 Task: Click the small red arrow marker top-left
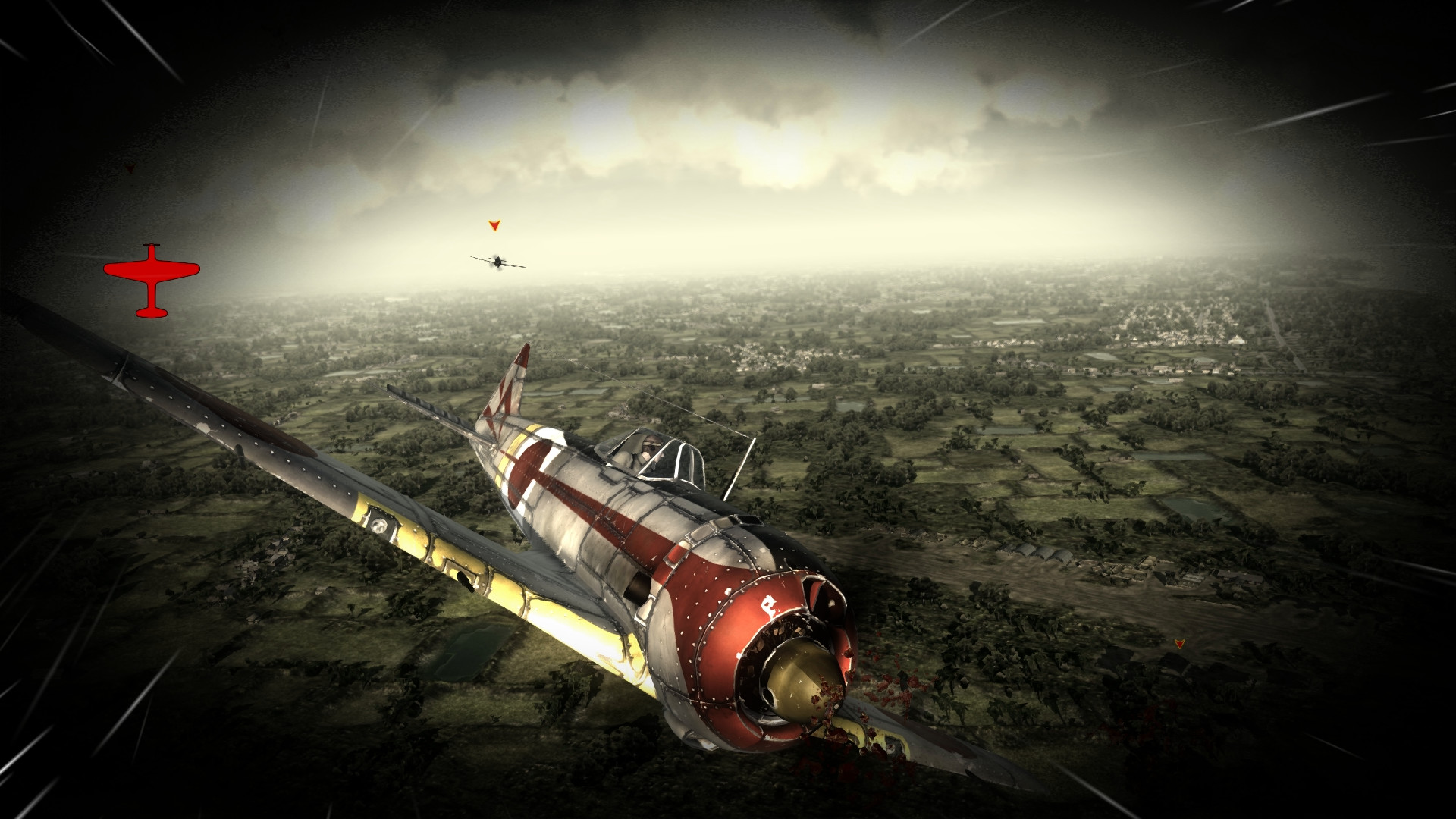click(x=130, y=167)
